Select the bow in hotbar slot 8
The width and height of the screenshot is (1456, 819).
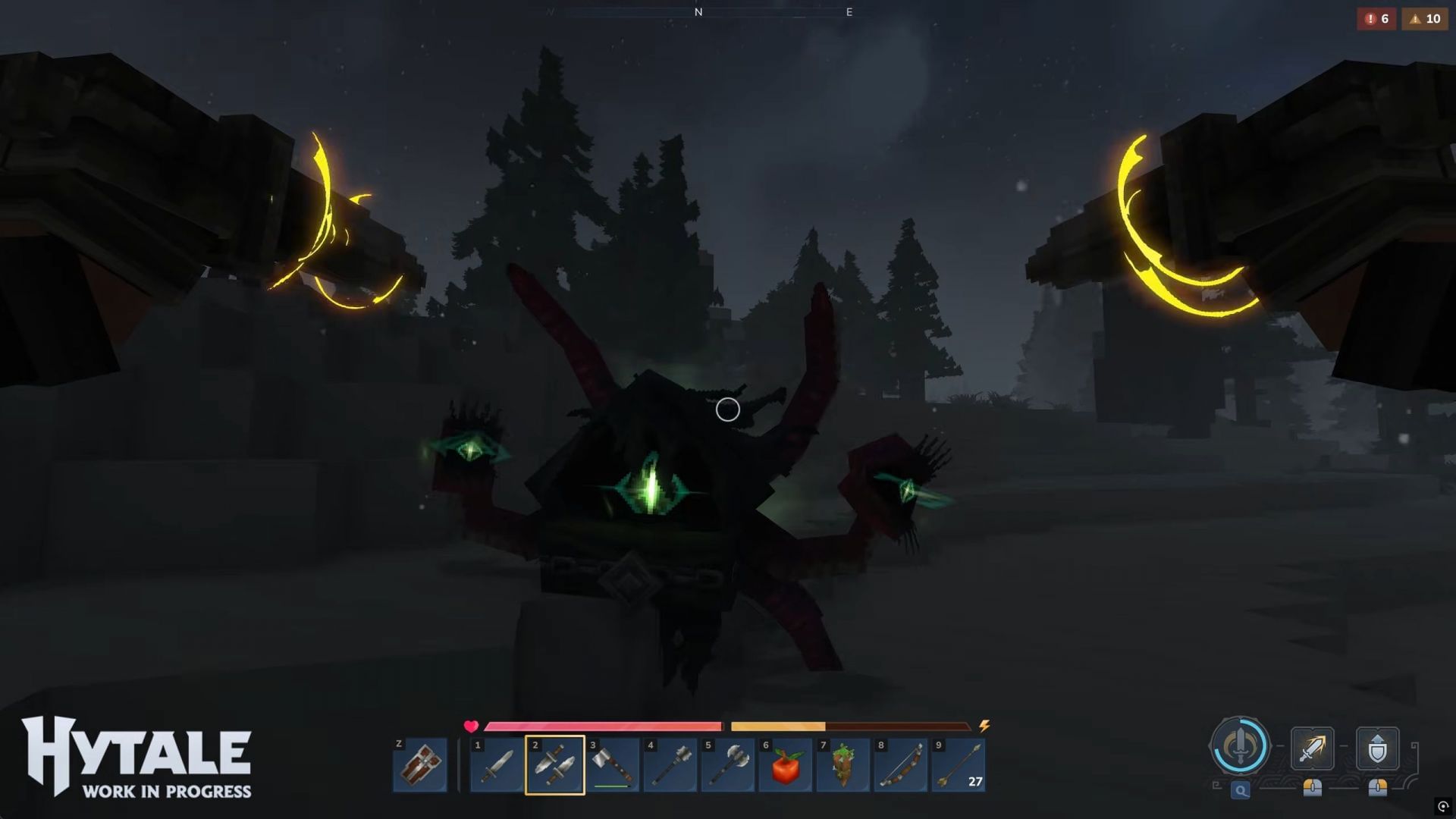tap(901, 767)
